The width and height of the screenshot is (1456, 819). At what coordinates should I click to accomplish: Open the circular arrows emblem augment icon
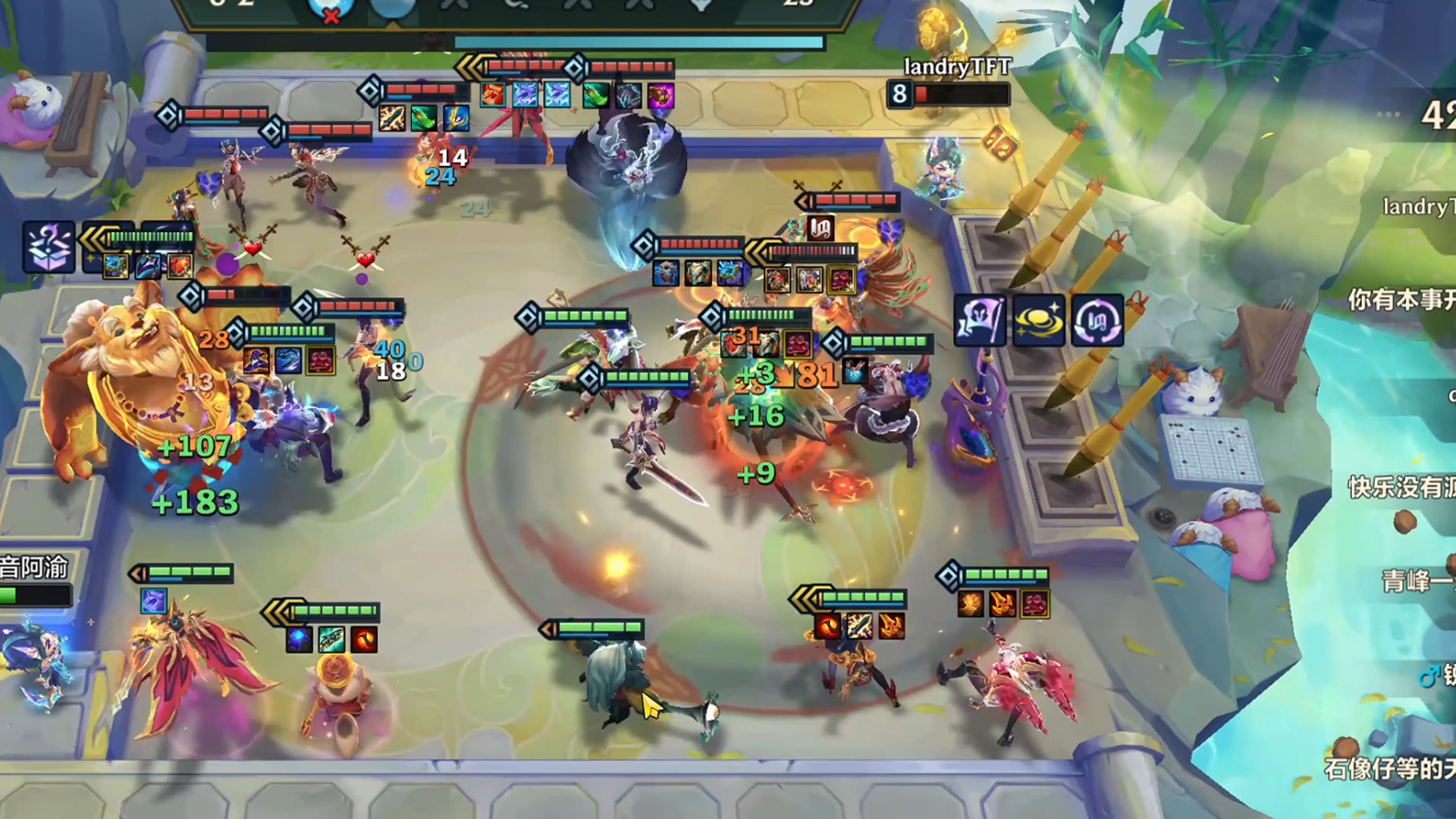(x=1097, y=320)
